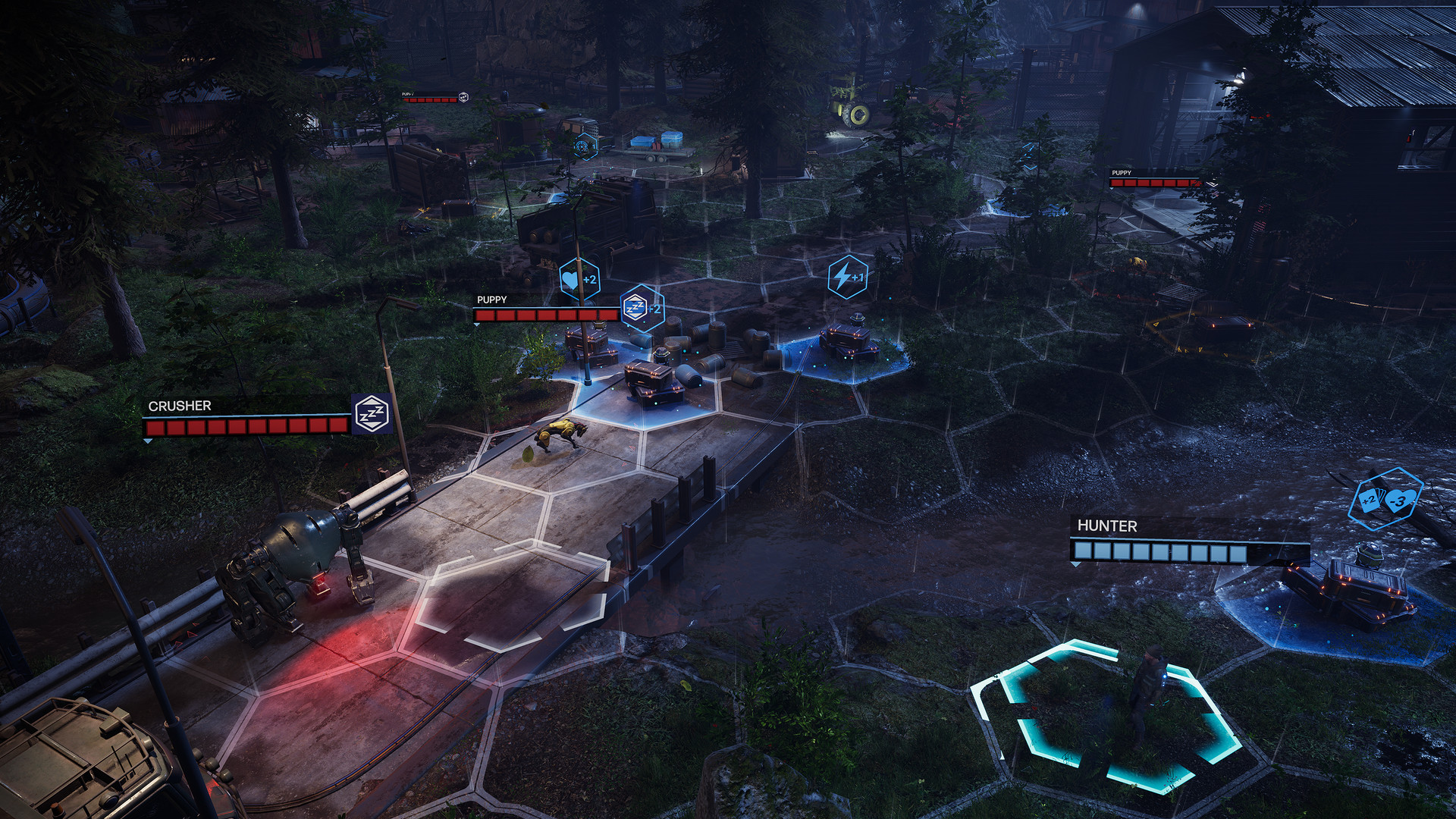
Task: Click the Hunter unit nameplate
Action: pos(1107,526)
